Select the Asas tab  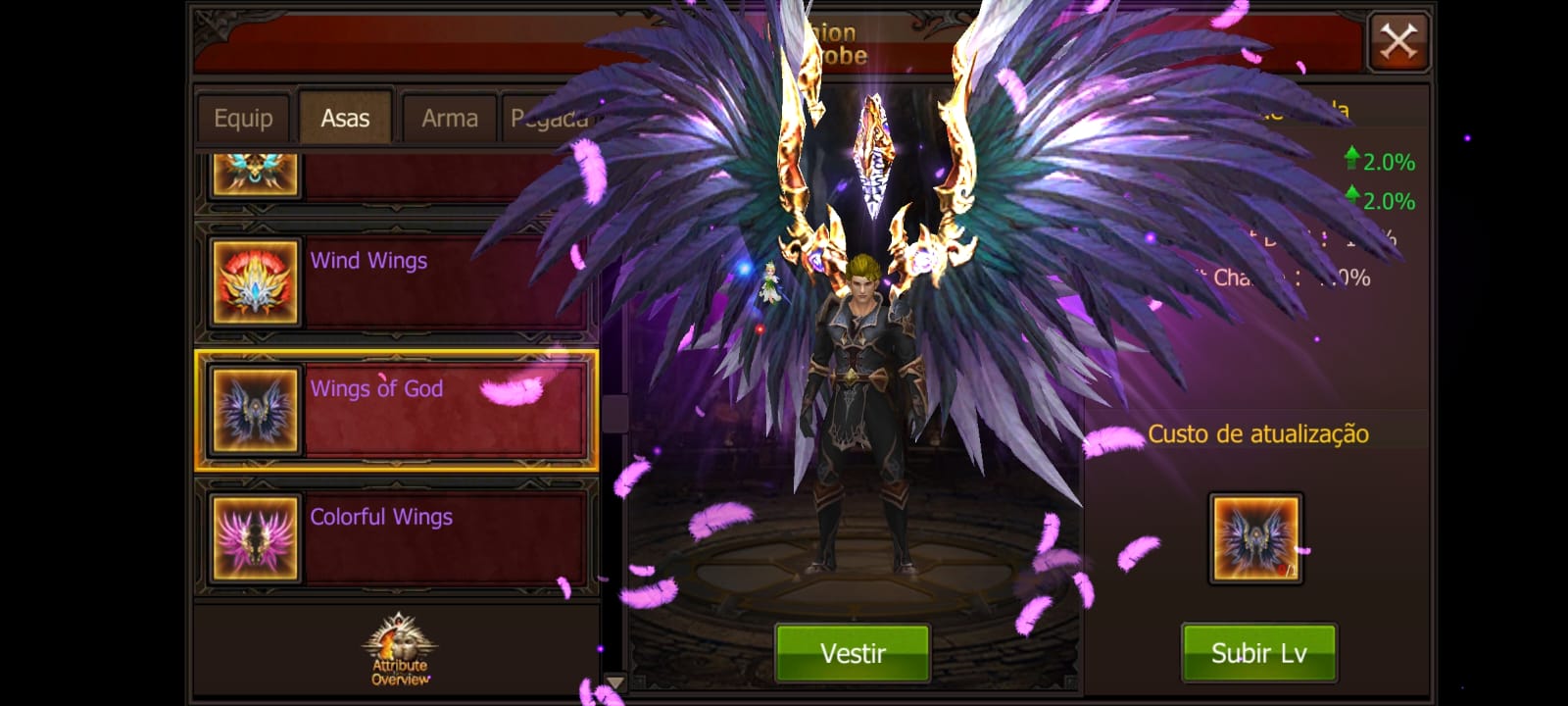click(345, 119)
